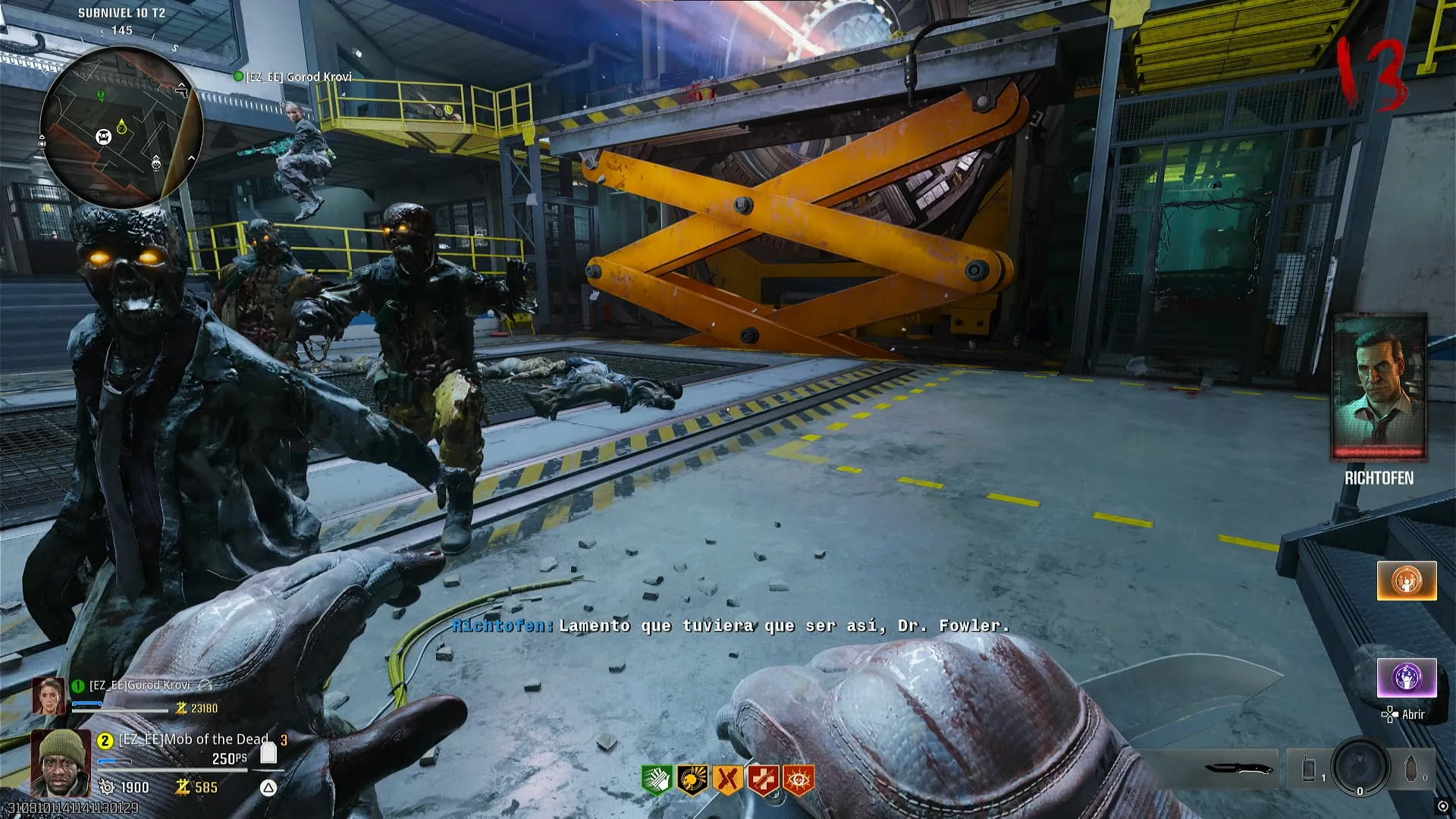1456x819 pixels.
Task: Open the circular minimap
Action: [x=121, y=127]
